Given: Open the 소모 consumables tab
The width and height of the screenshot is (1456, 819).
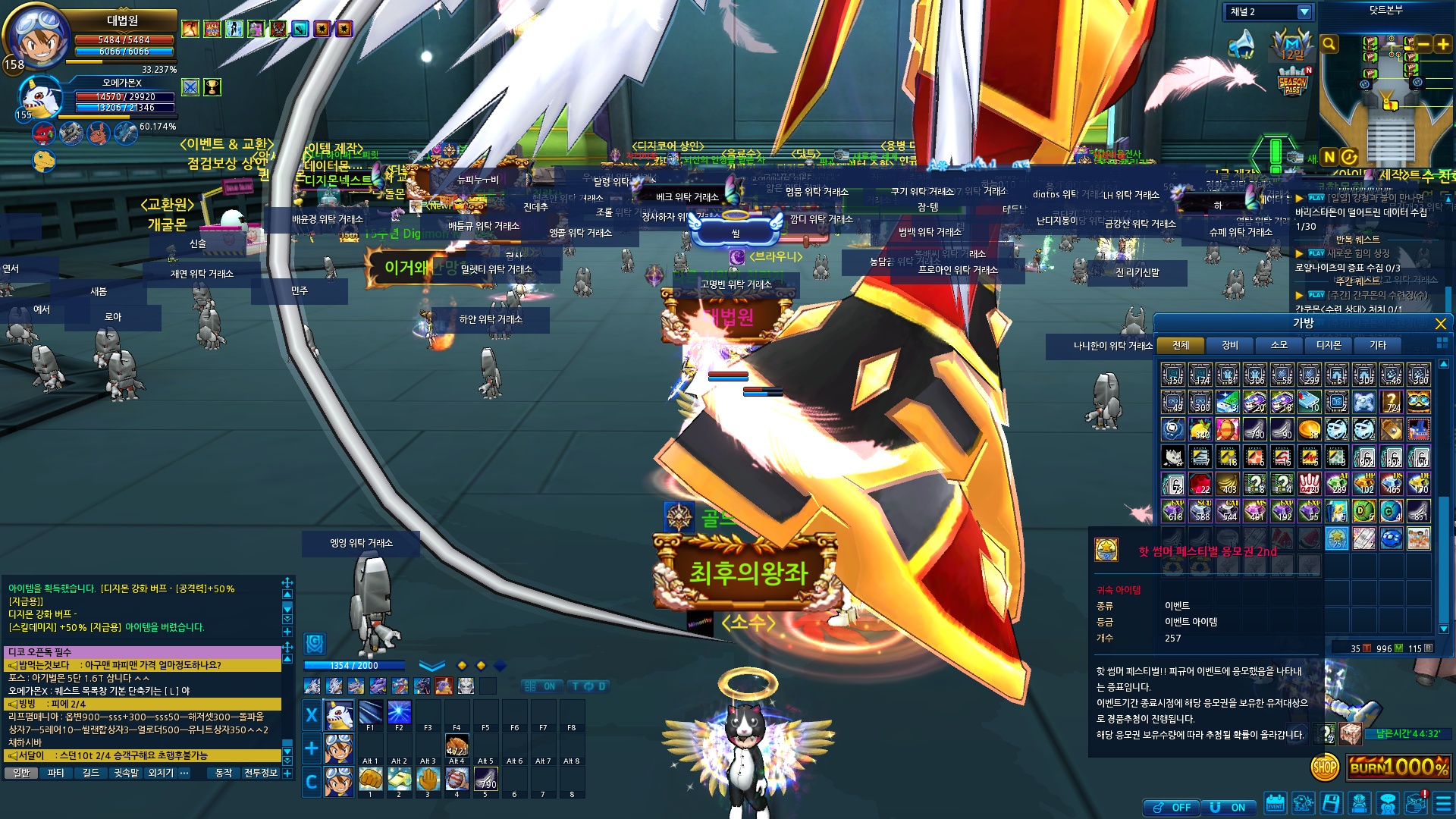Looking at the screenshot, I should 1279,345.
